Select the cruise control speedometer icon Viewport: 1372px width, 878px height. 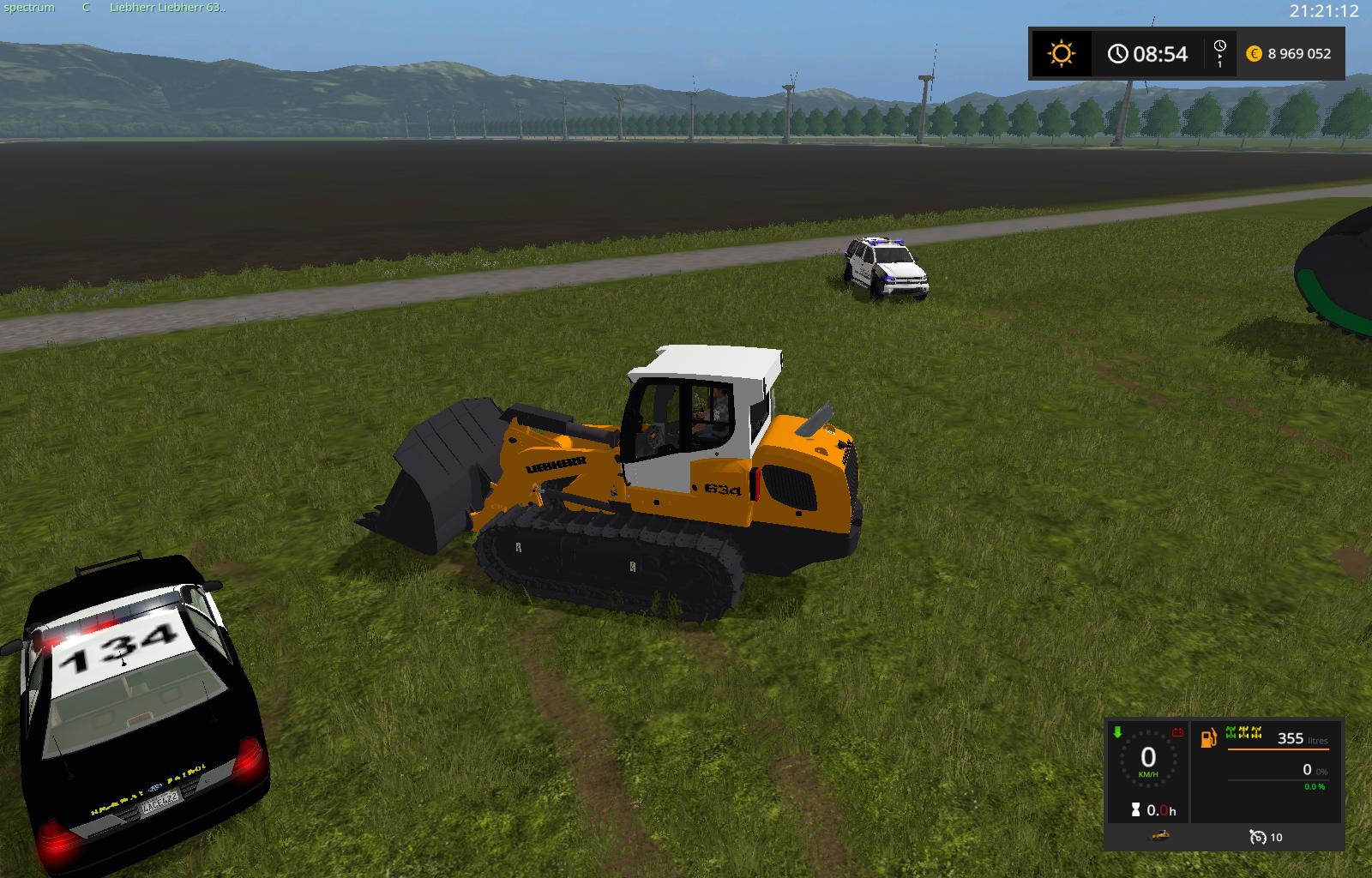tap(1258, 837)
